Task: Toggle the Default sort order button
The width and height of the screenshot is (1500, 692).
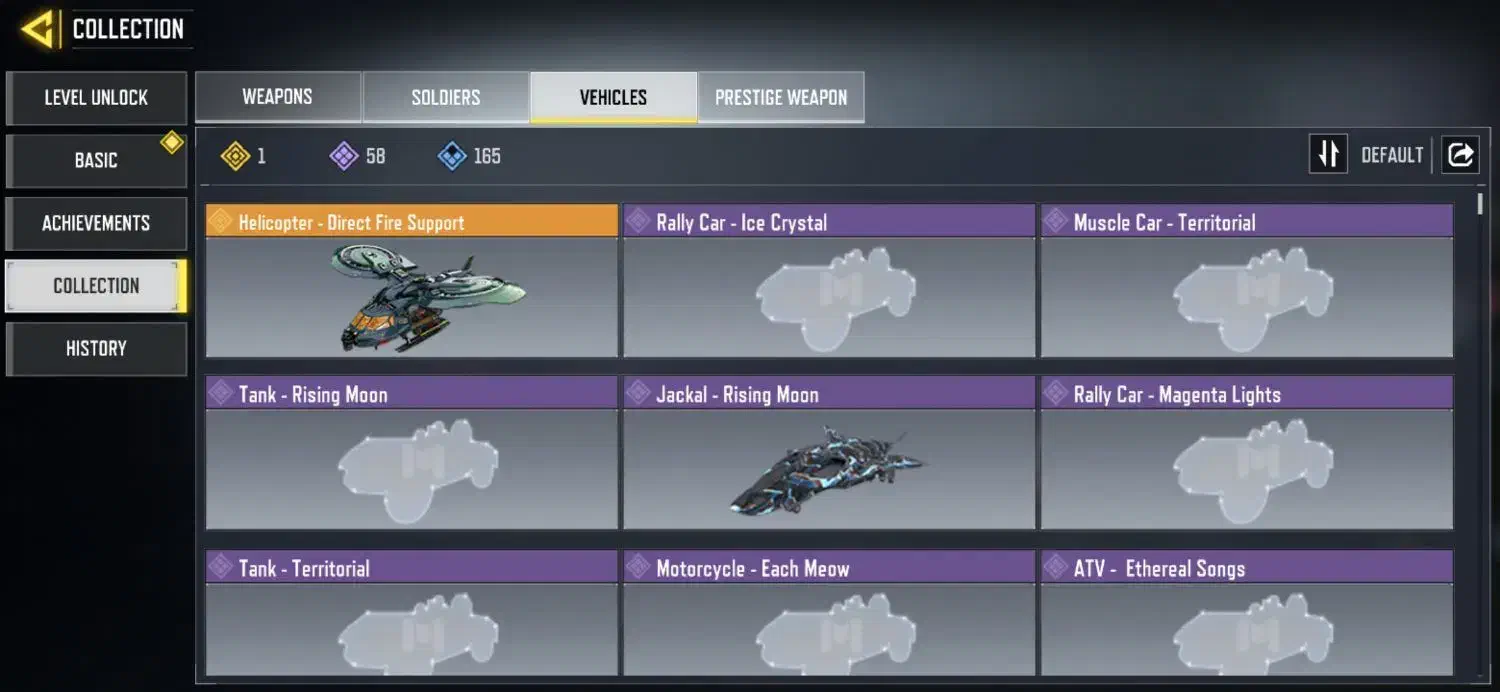Action: tap(1328, 155)
